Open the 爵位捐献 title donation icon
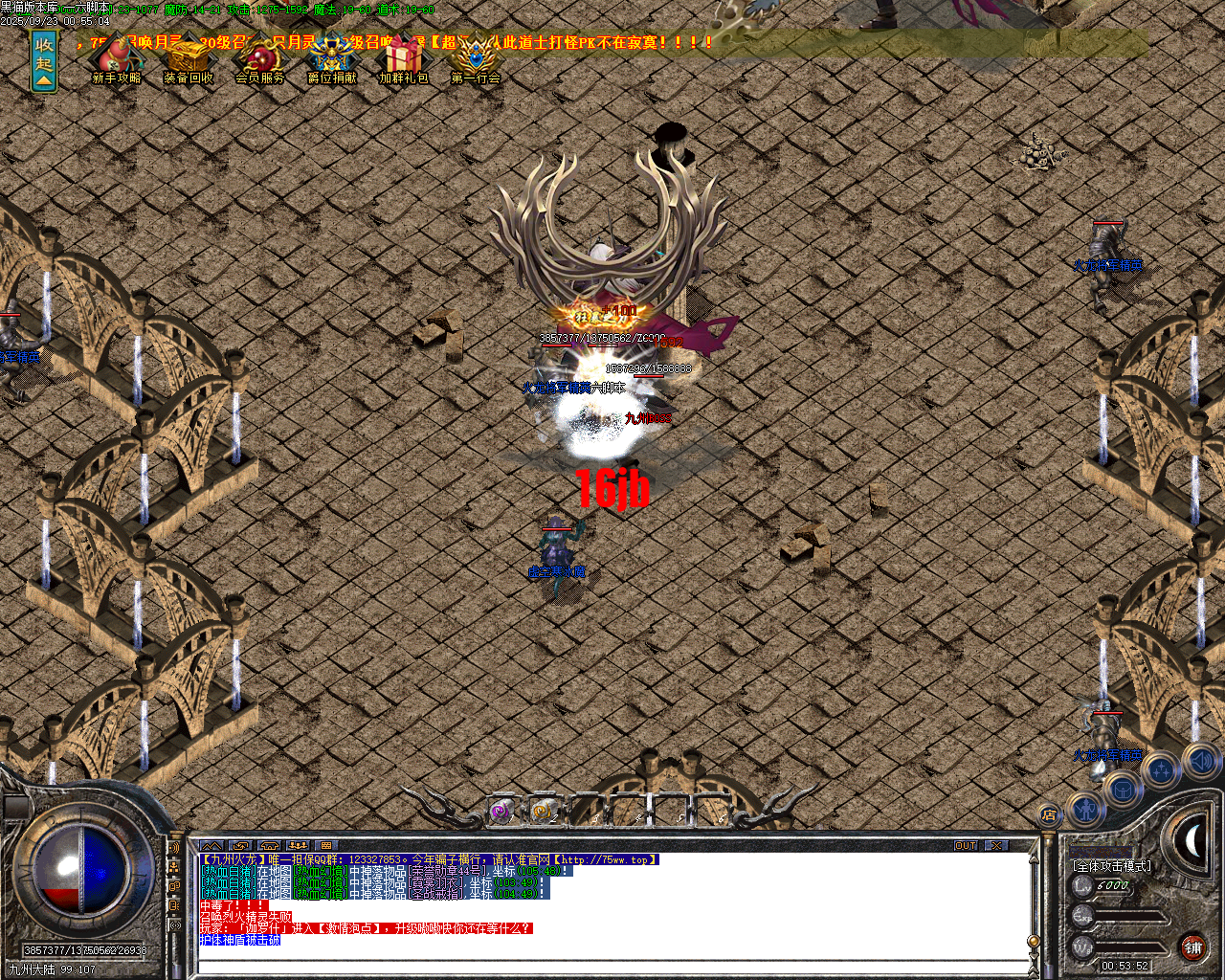The width and height of the screenshot is (1225, 980). [332, 59]
